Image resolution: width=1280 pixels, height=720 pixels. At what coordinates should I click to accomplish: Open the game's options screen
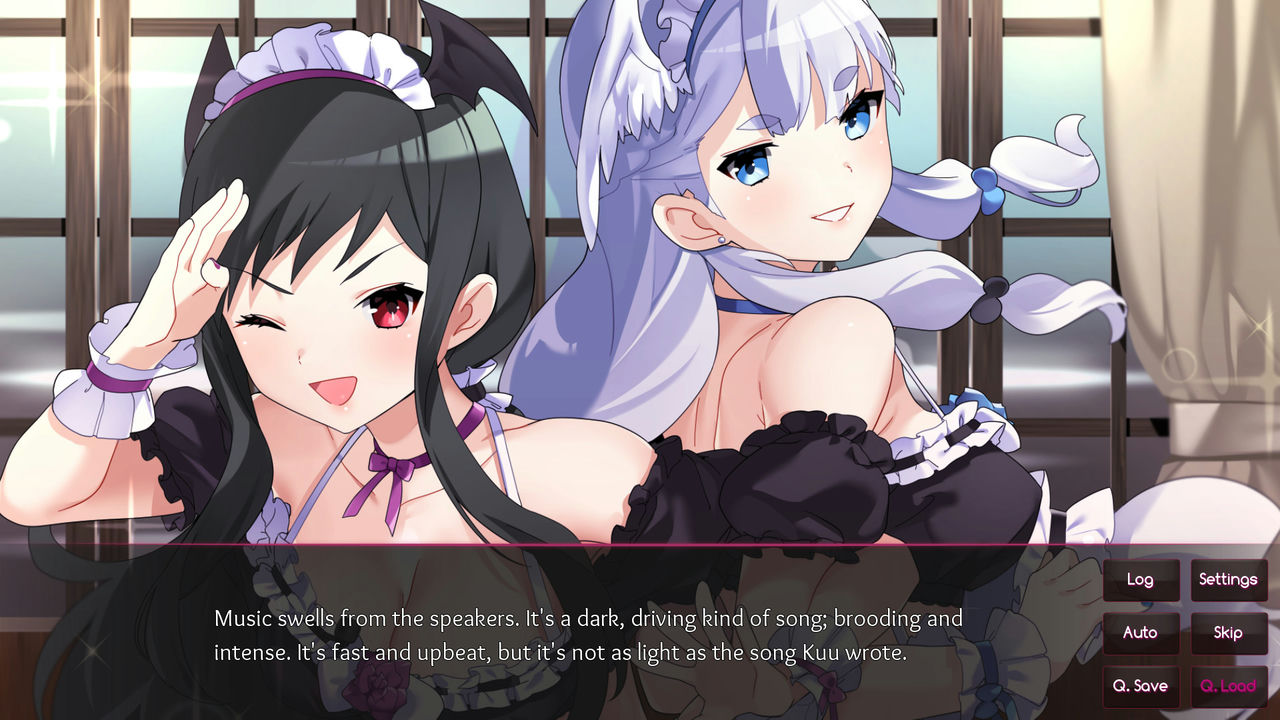pos(1228,579)
